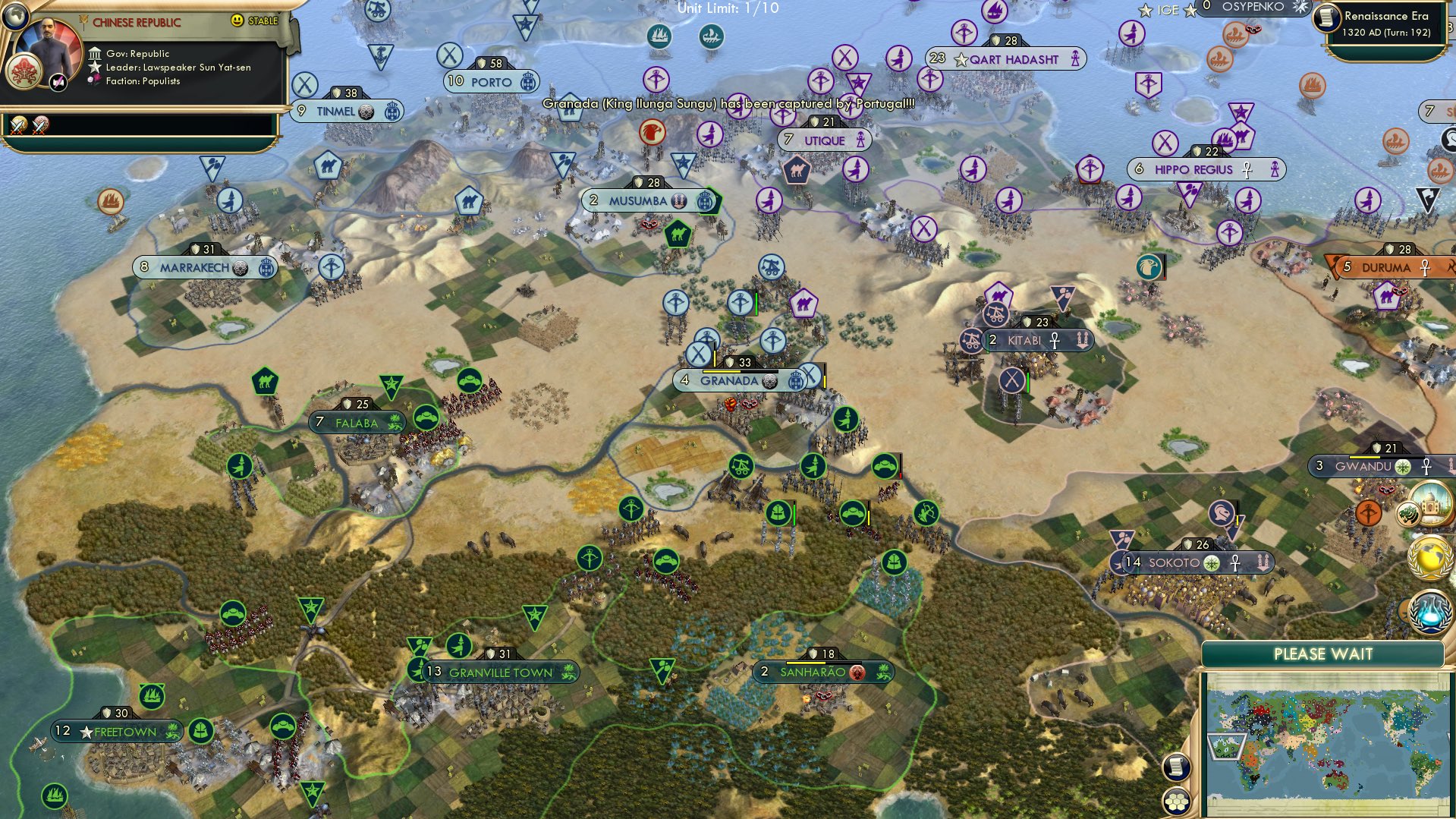
Task: Click the Musumba city name plate
Action: point(649,201)
